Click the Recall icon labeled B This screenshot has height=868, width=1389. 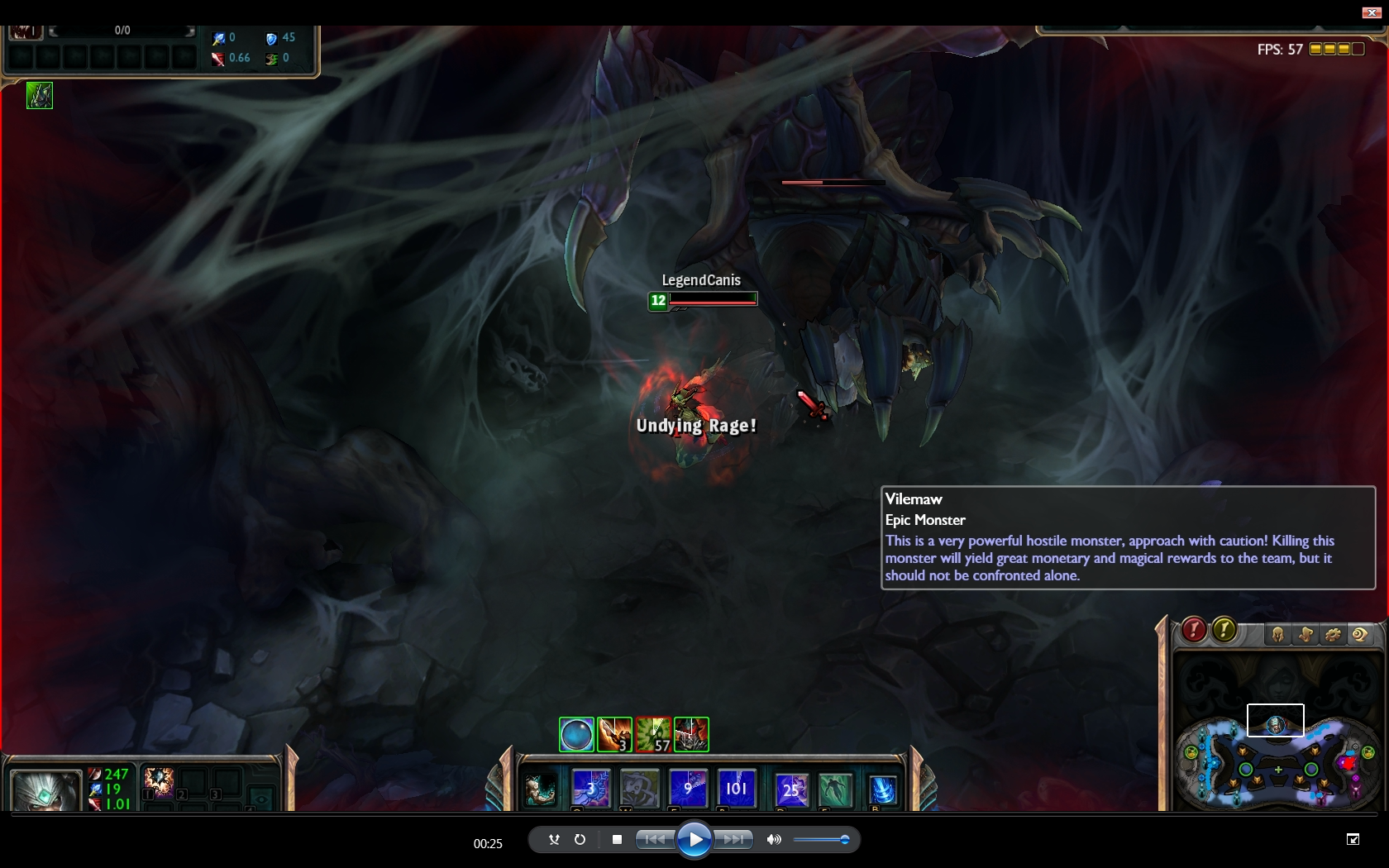pyautogui.click(x=881, y=789)
